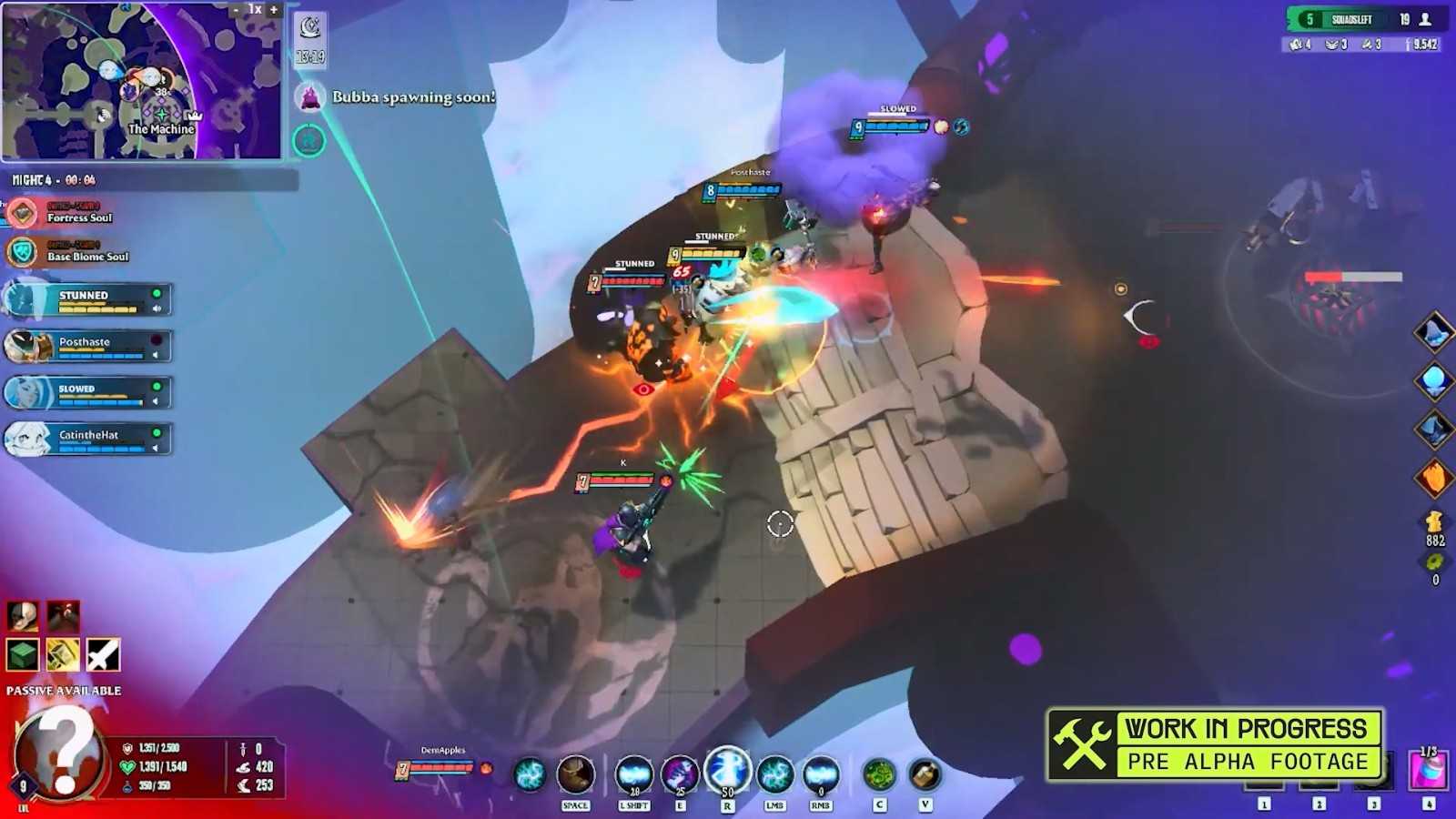Select the skull buff icon
The width and height of the screenshot is (1456, 819).
pyautogui.click(x=23, y=616)
